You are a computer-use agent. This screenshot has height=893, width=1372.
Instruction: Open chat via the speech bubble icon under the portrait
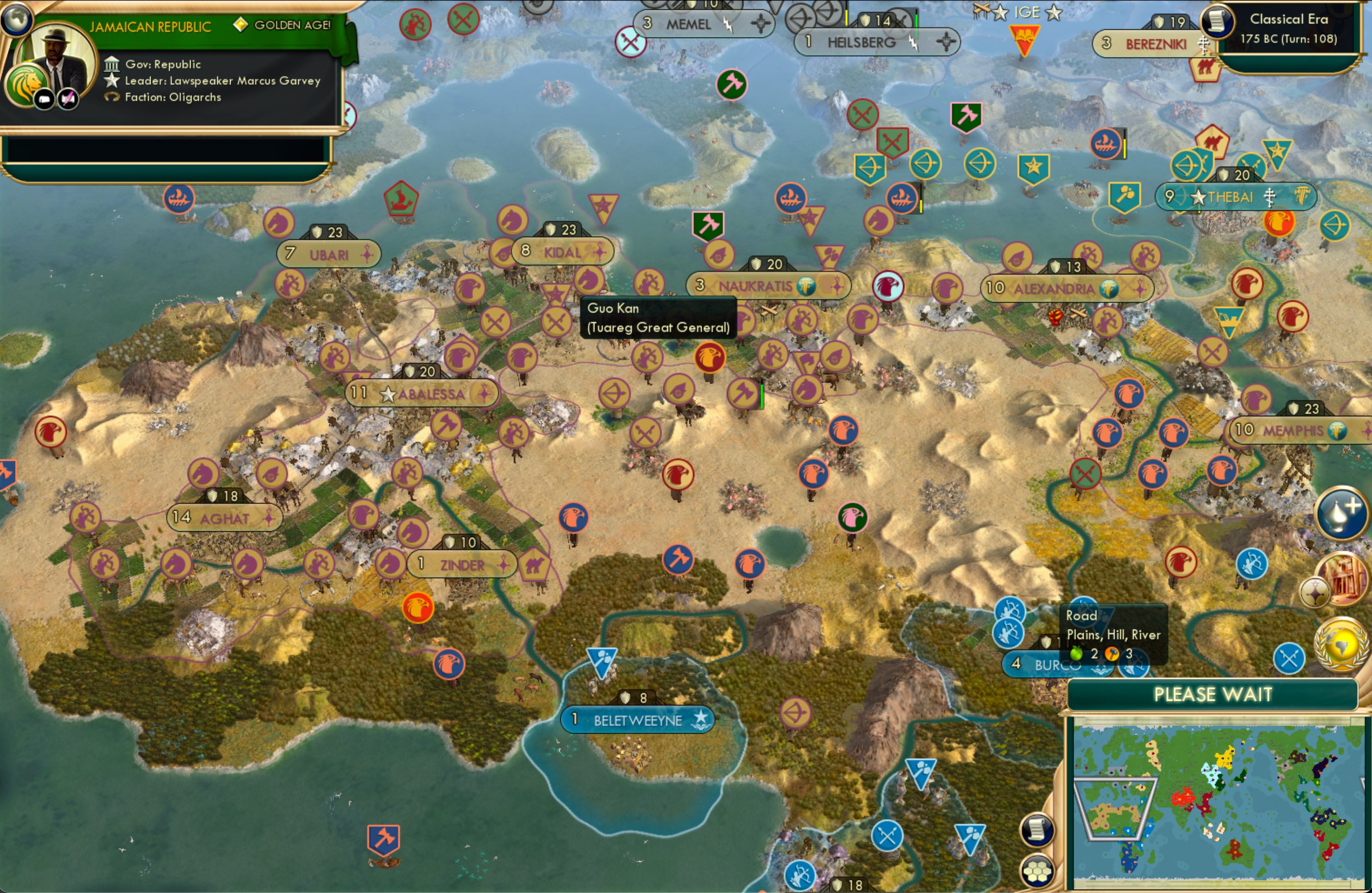click(45, 98)
